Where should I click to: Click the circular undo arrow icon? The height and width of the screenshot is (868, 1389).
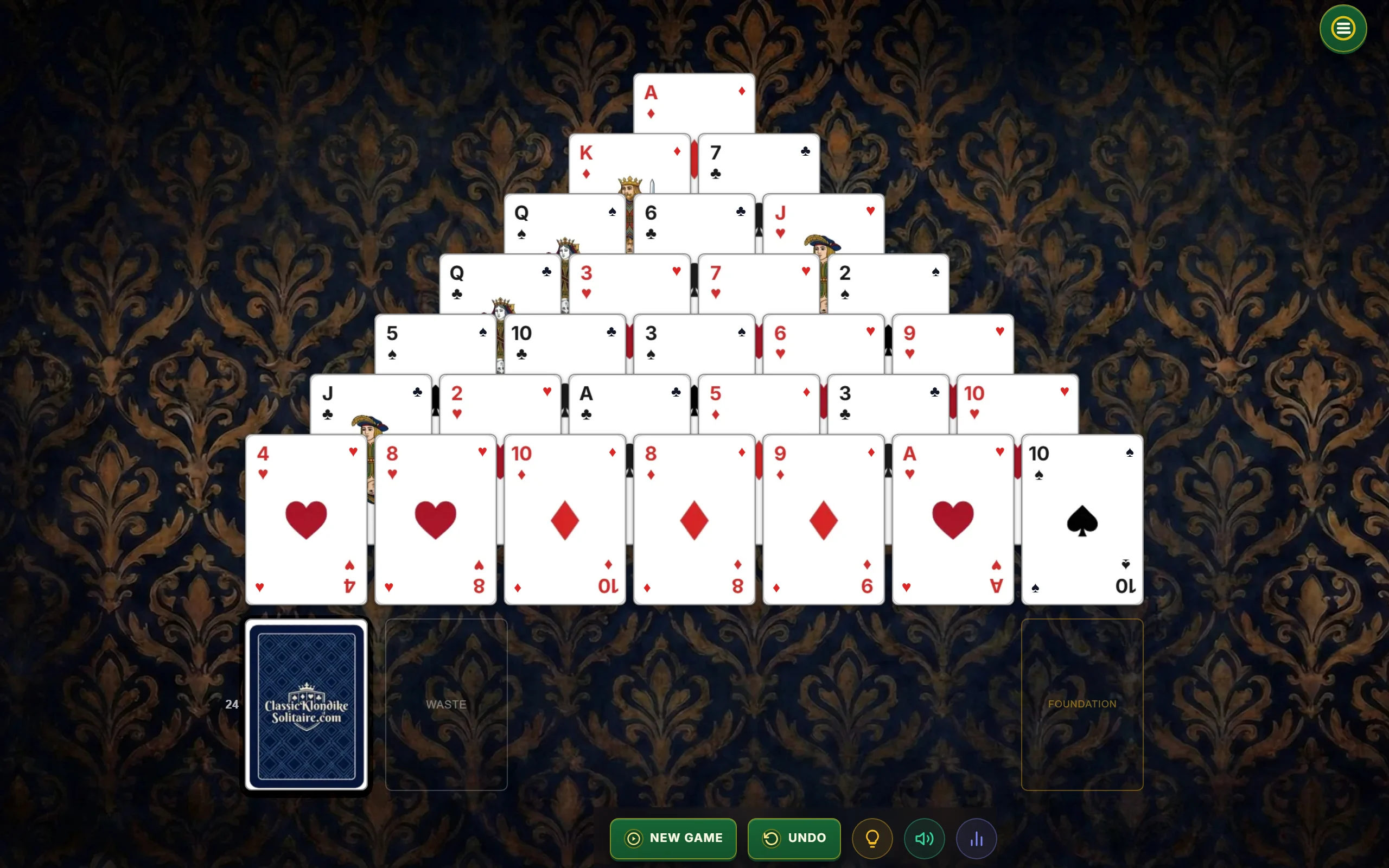pos(772,838)
